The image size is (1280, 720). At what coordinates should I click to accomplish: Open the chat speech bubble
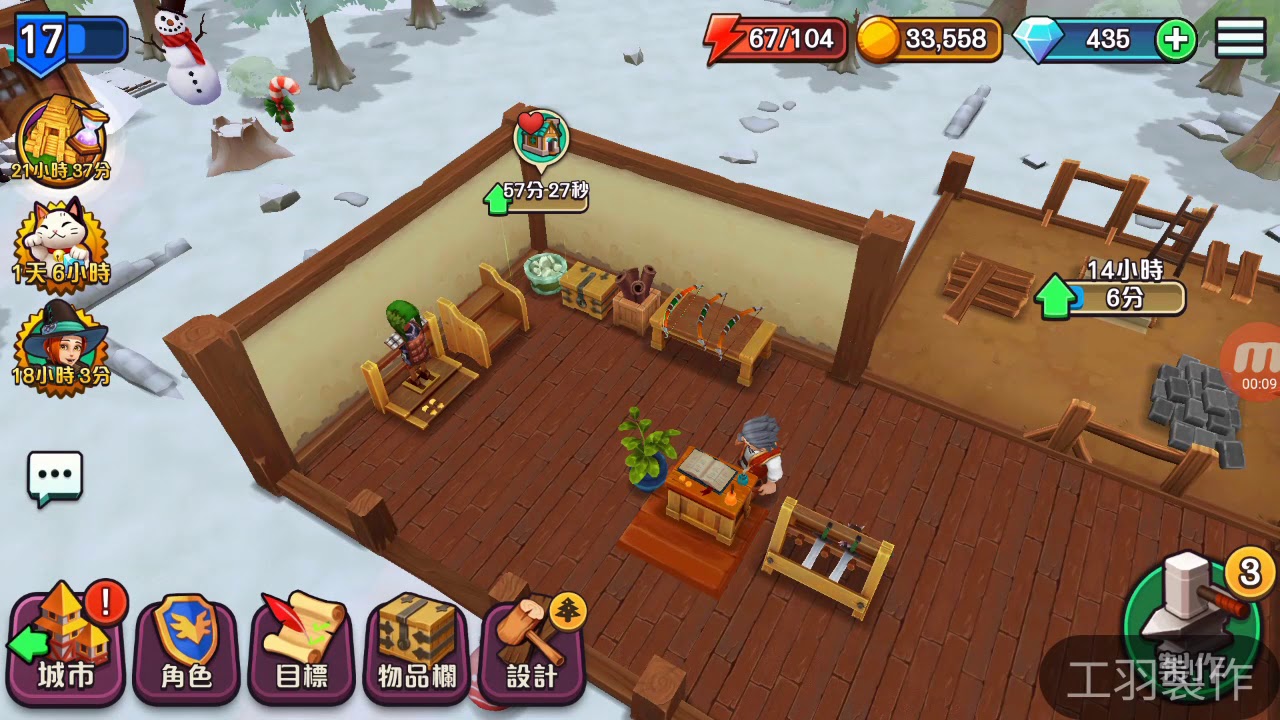tap(55, 478)
